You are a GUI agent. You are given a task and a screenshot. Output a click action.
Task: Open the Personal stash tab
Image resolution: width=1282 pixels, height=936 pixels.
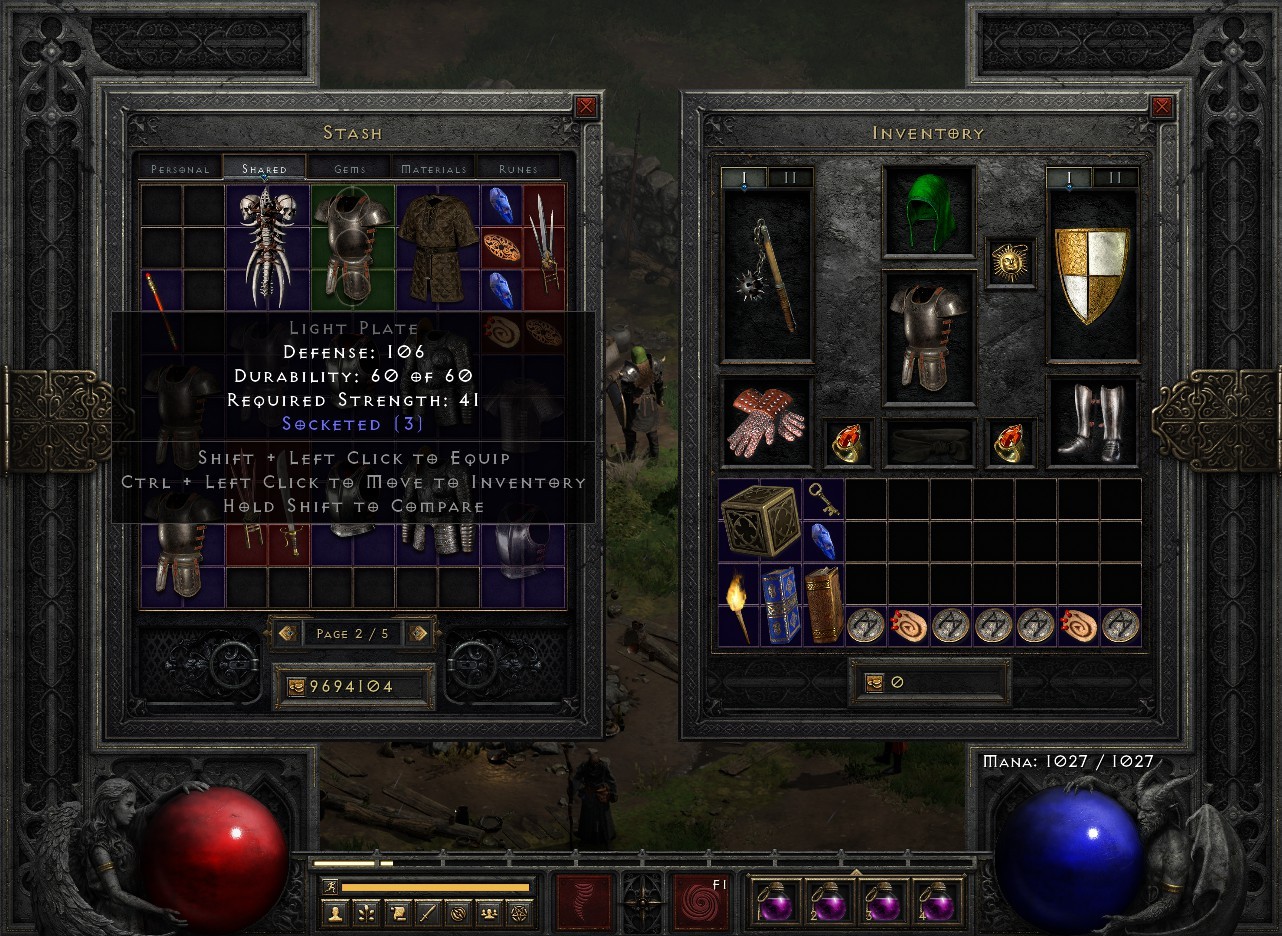tap(179, 168)
